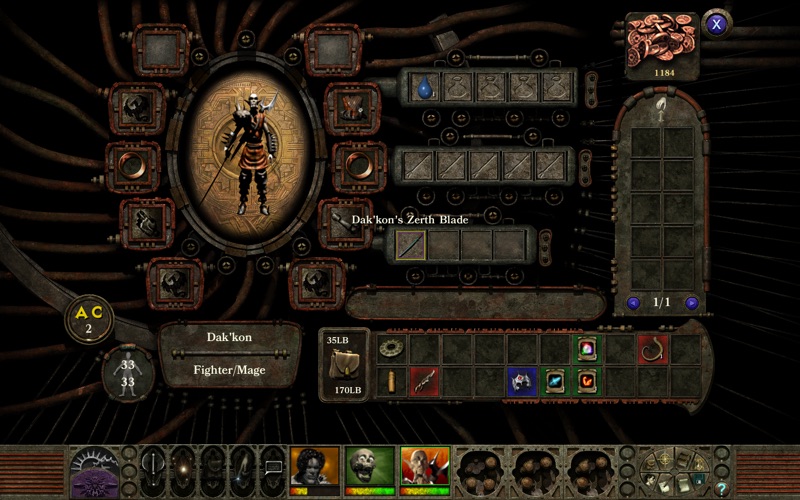The height and width of the screenshot is (500, 800).
Task: Select the rainbow gem scroll in backpack
Action: coord(587,348)
